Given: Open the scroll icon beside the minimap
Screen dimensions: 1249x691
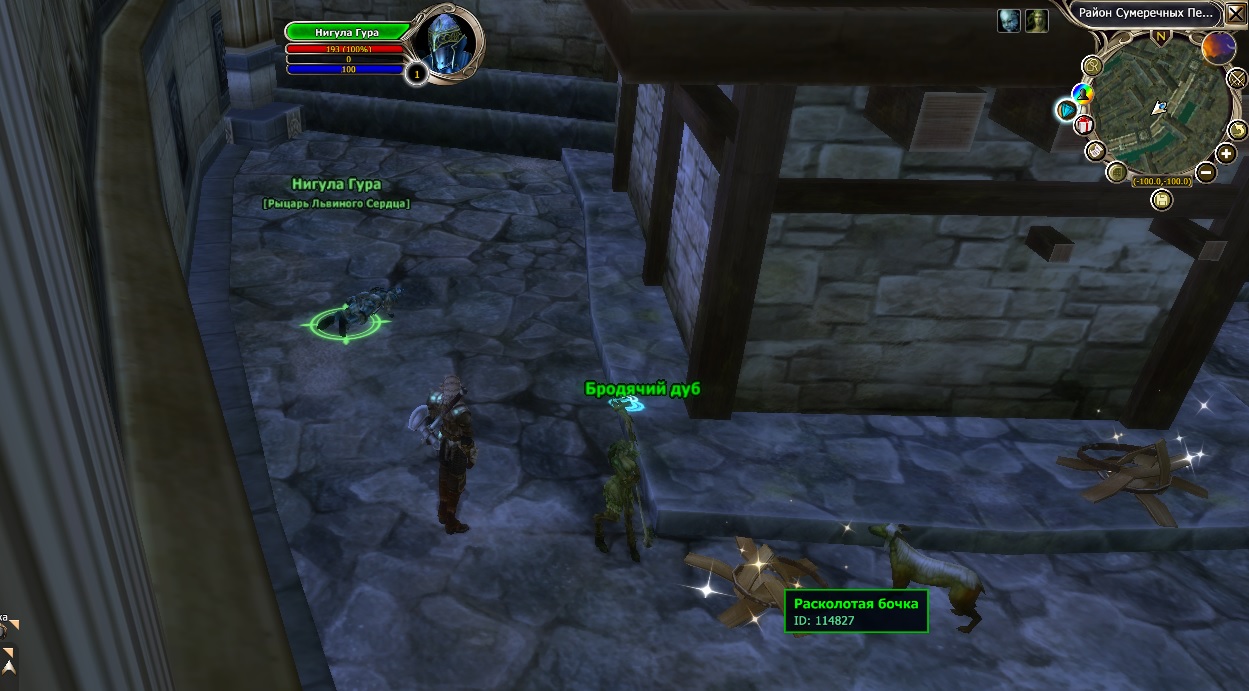Looking at the screenshot, I should click(x=1096, y=150).
